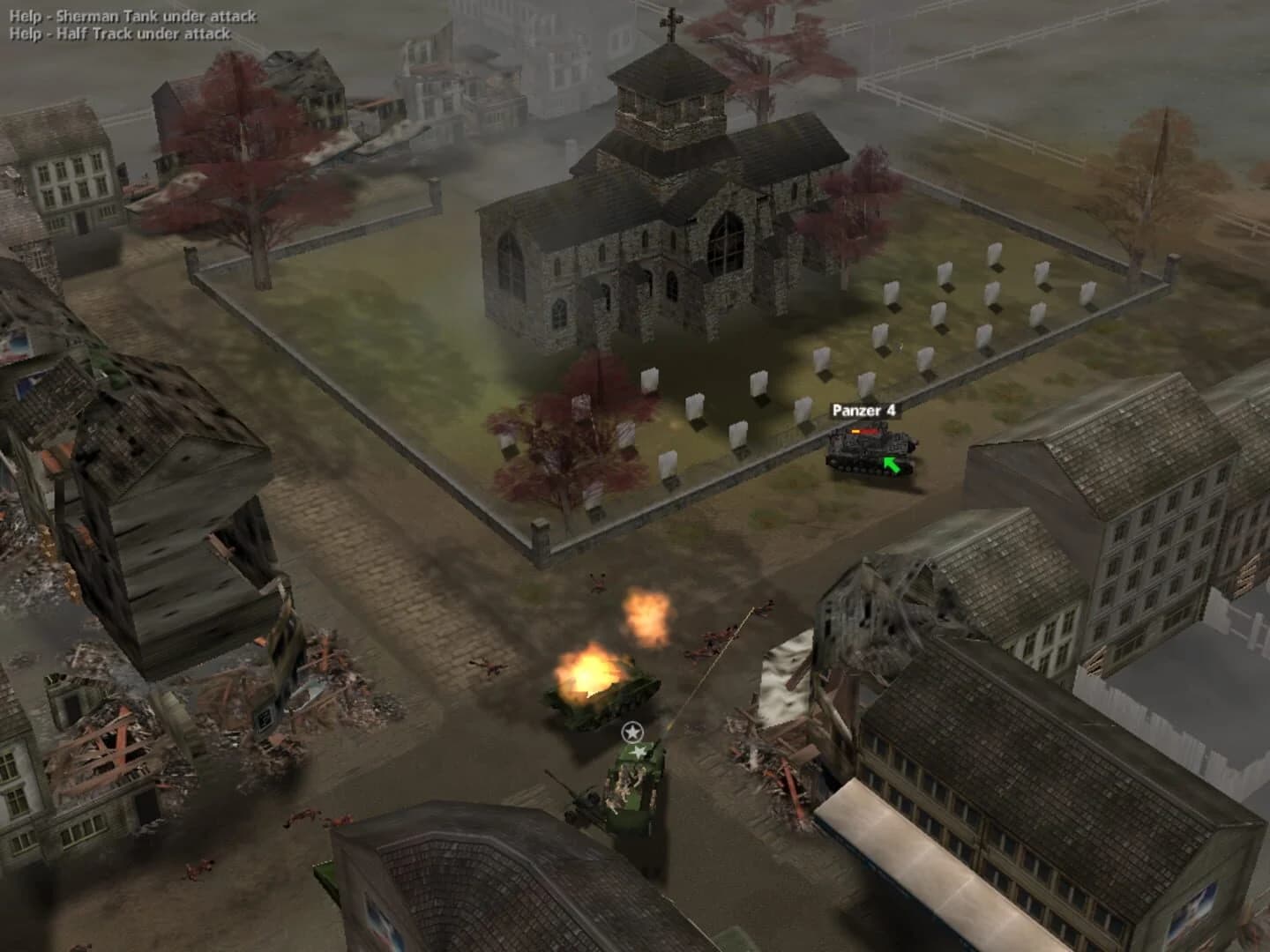Image resolution: width=1270 pixels, height=952 pixels.
Task: Click the yellow ammo segment of the health bar
Action: [x=855, y=431]
